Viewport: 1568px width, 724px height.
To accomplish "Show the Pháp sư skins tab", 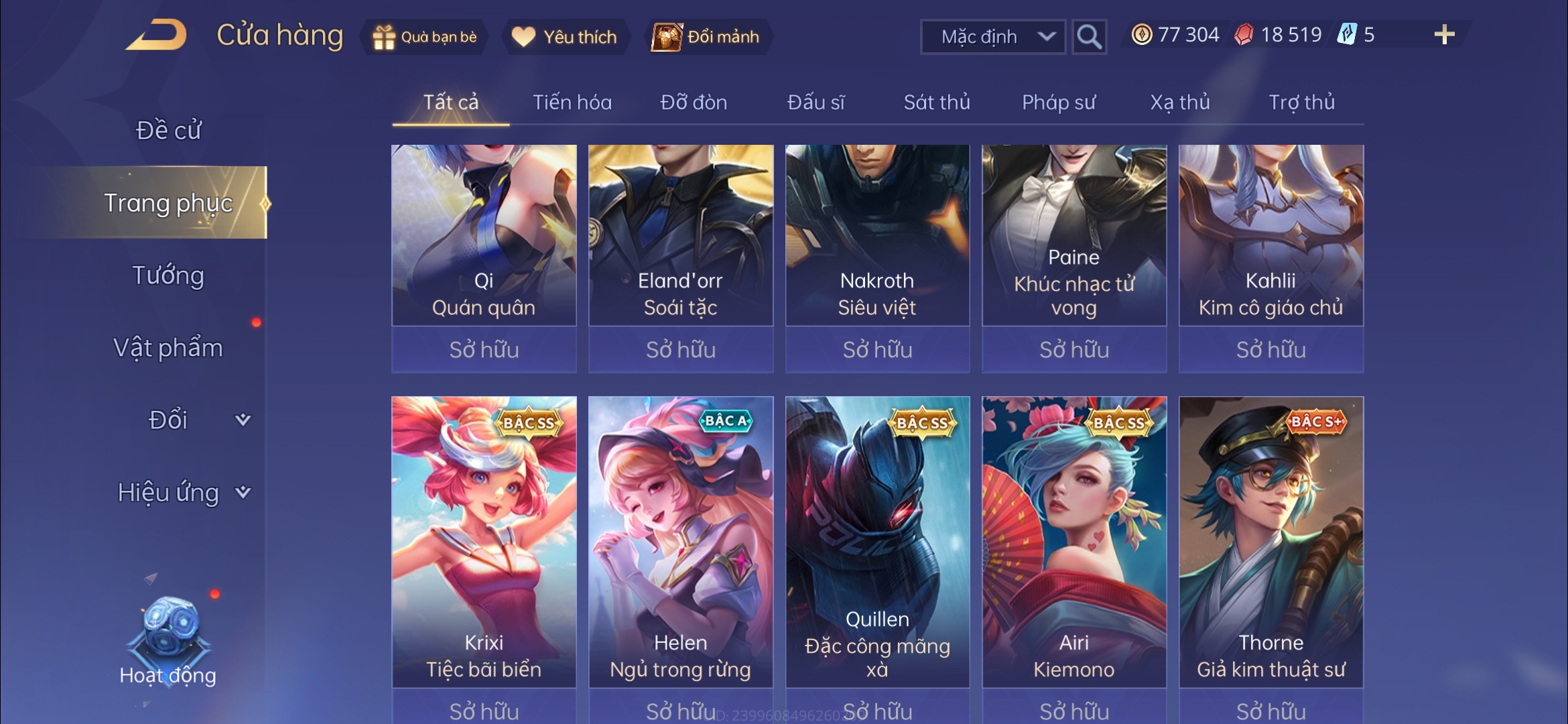I will pos(1059,103).
